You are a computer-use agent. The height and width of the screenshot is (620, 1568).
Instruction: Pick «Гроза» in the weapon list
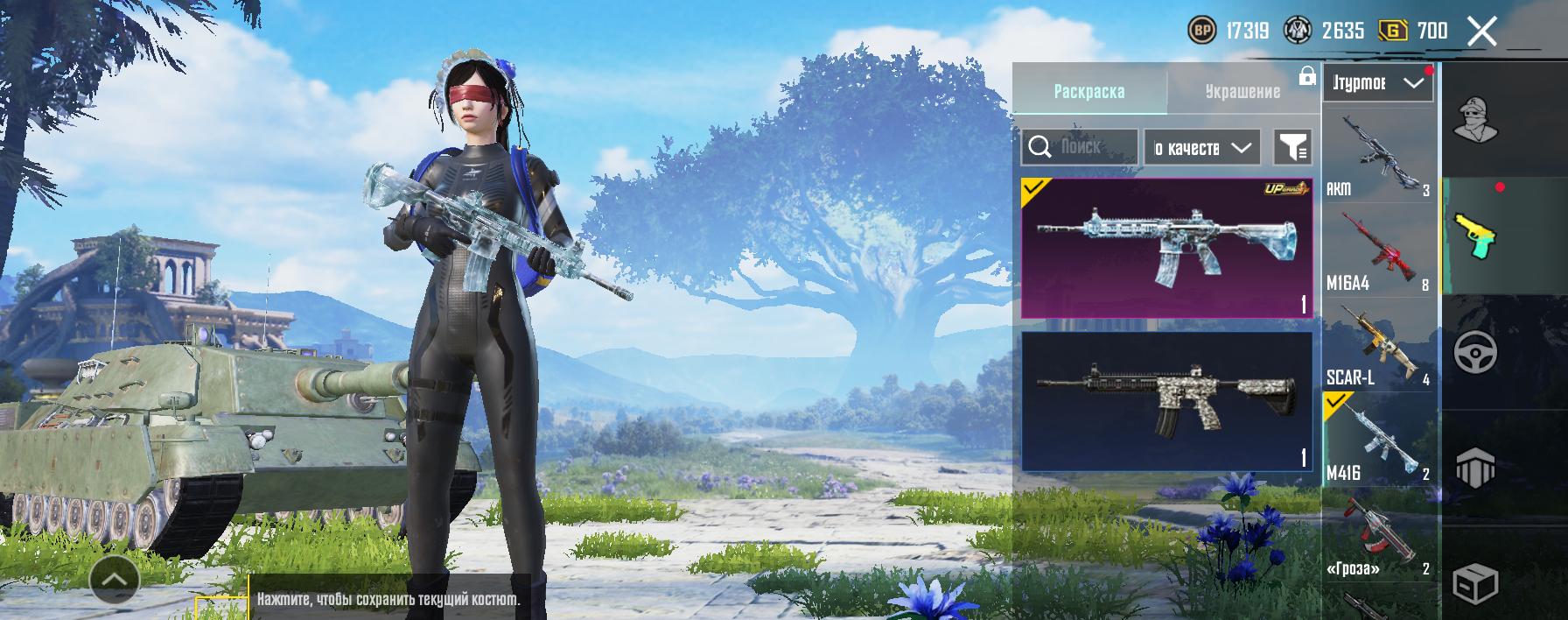(x=1377, y=536)
